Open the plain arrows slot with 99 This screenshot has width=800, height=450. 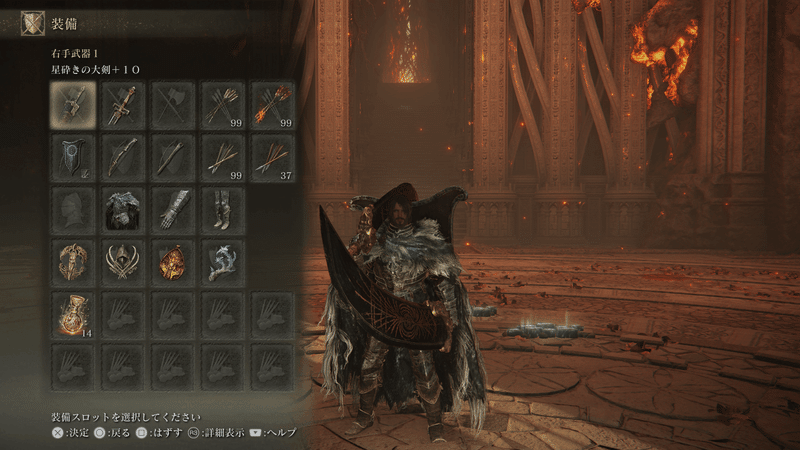(223, 104)
